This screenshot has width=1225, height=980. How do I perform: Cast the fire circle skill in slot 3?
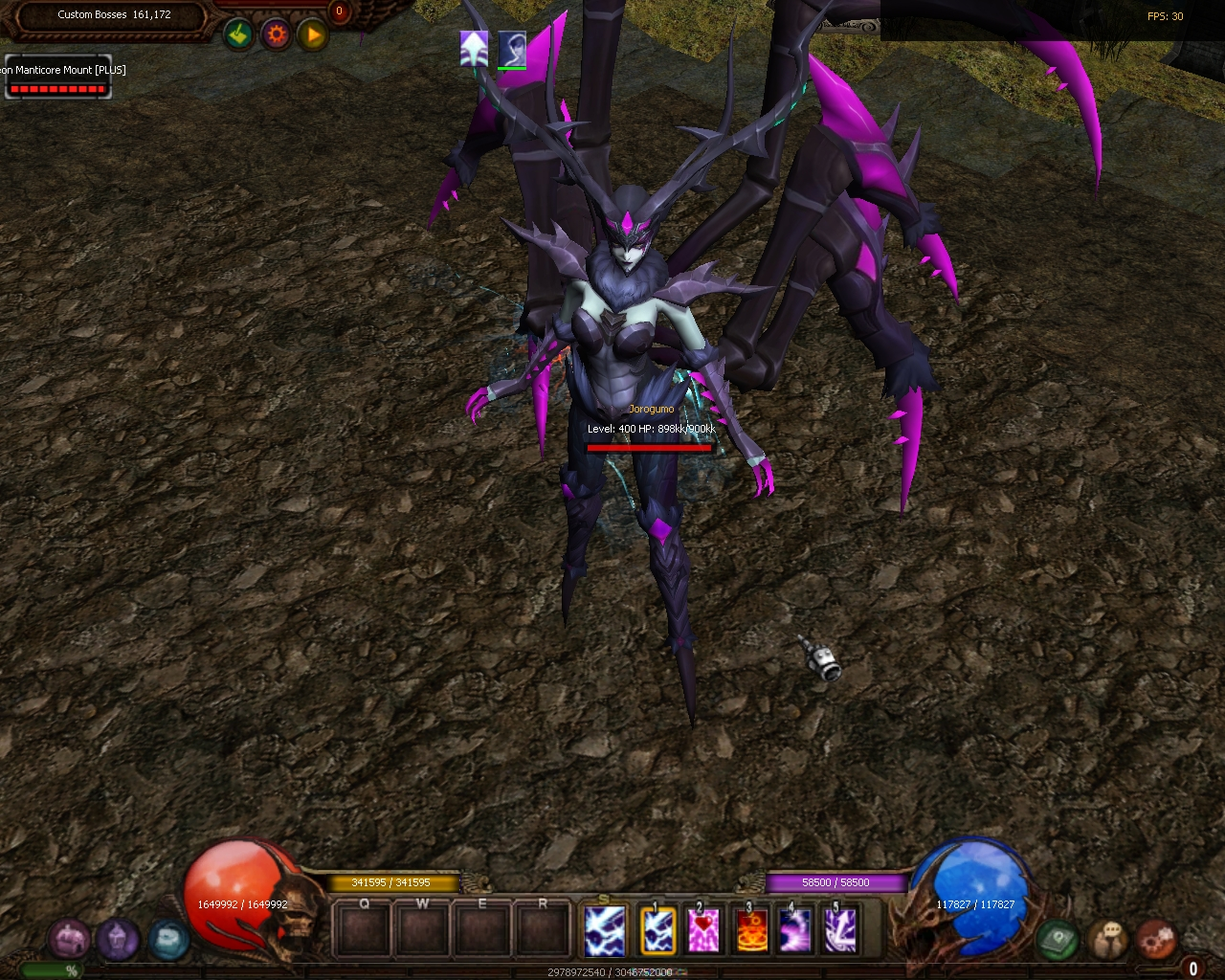pos(750,930)
